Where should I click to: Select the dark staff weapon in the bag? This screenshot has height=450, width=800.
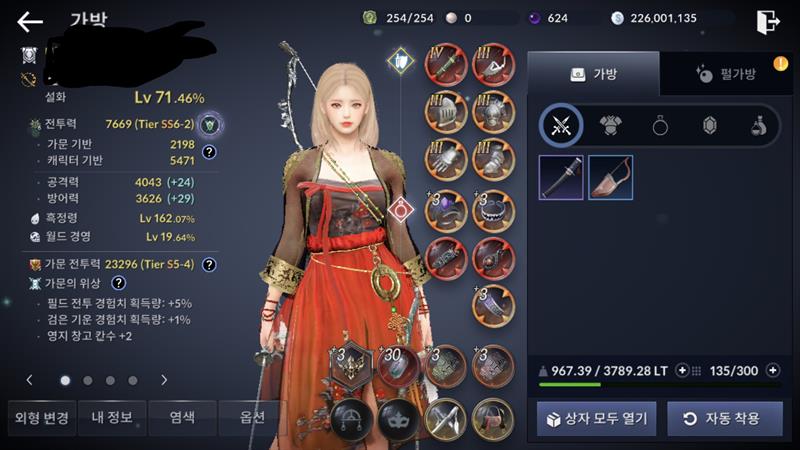click(561, 177)
